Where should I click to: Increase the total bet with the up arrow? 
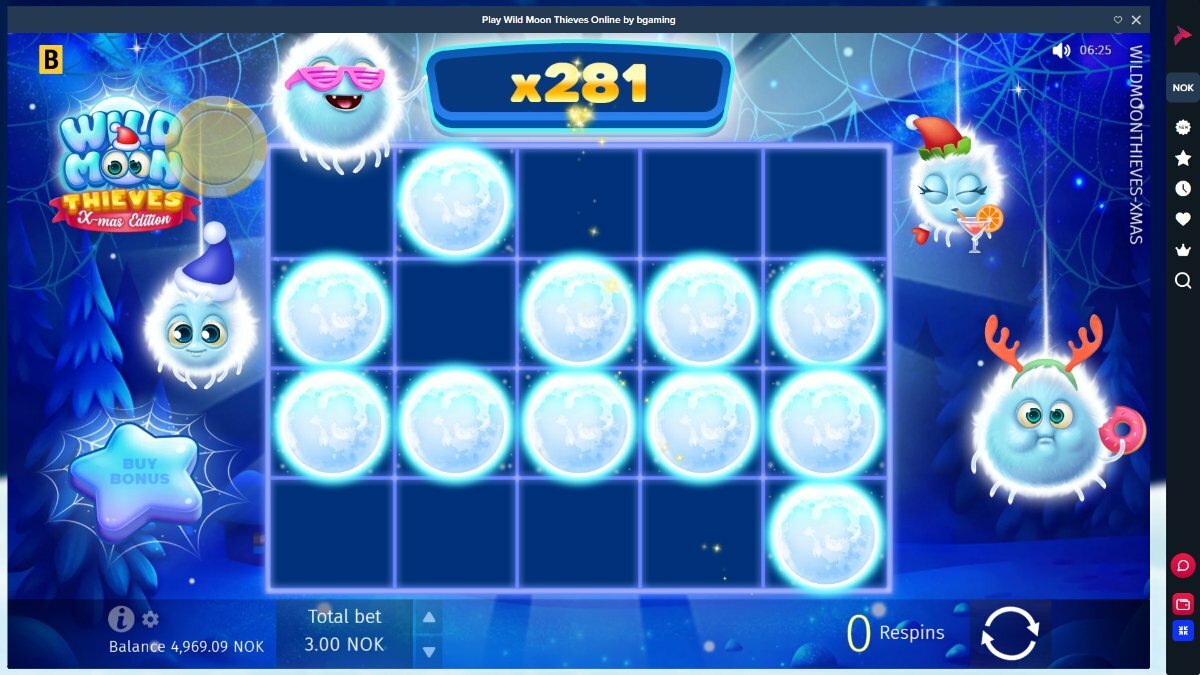click(x=428, y=618)
